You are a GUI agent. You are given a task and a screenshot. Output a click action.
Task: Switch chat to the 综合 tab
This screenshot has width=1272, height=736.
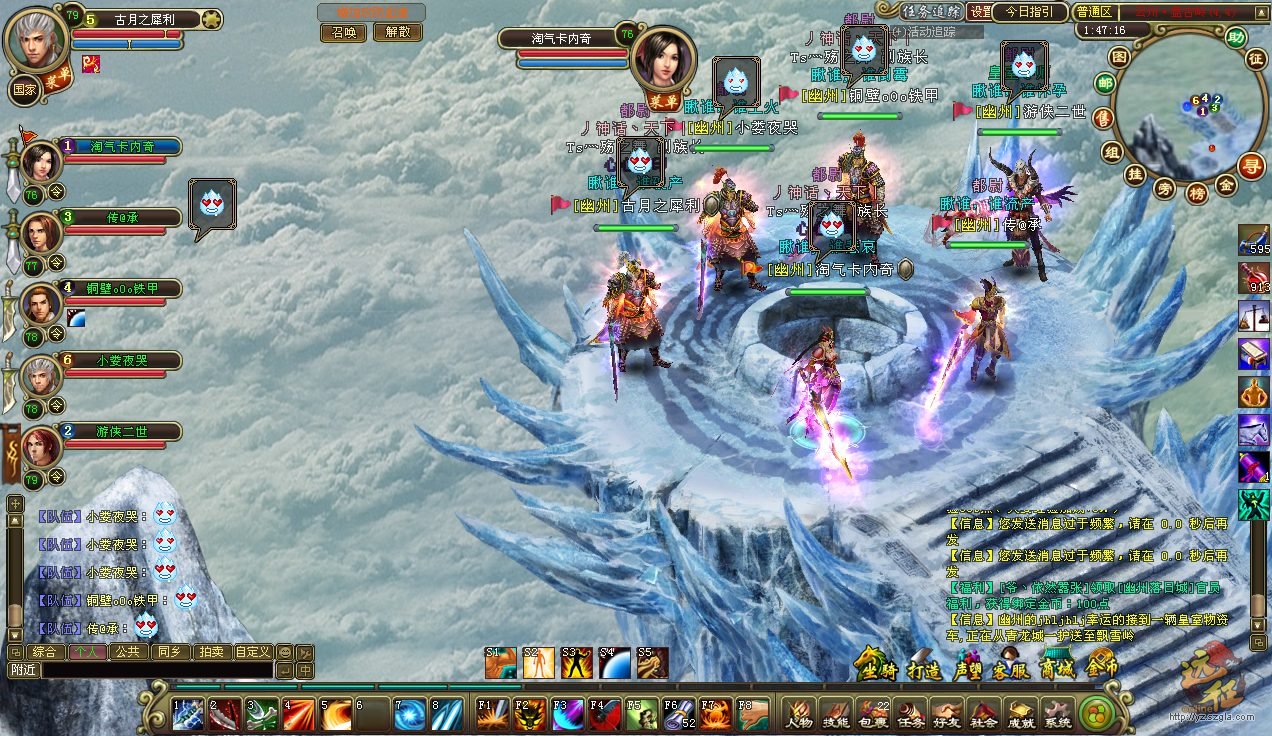[45, 652]
